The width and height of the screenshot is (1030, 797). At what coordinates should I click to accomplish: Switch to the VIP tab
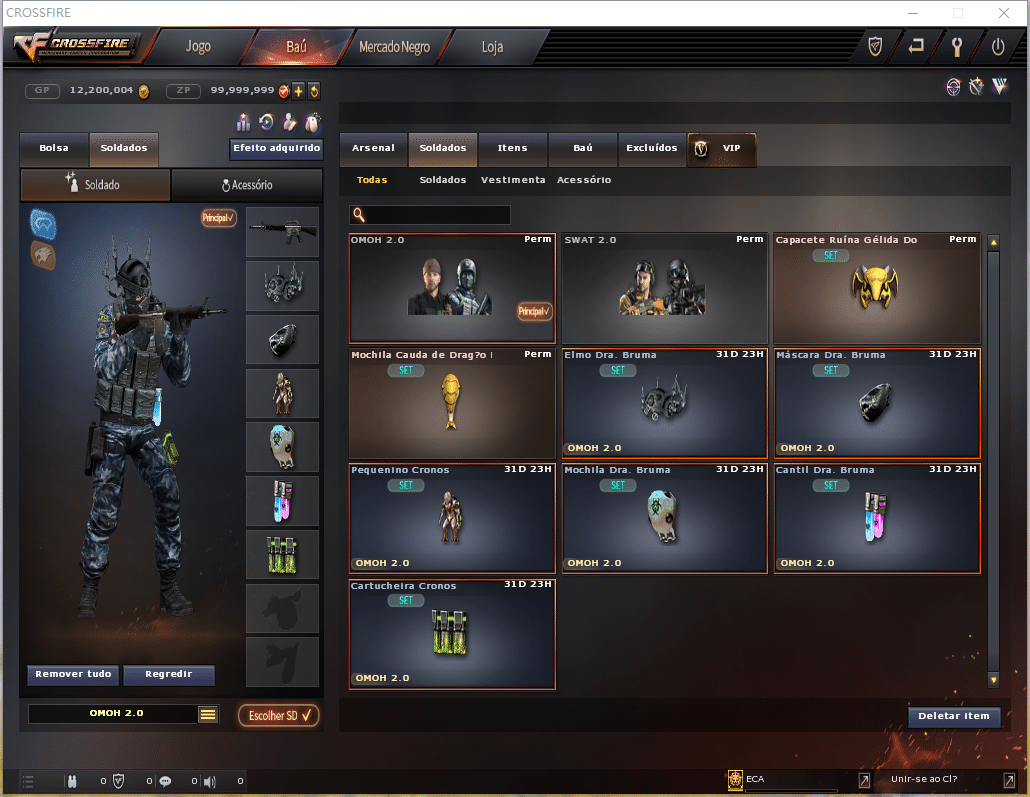(722, 148)
